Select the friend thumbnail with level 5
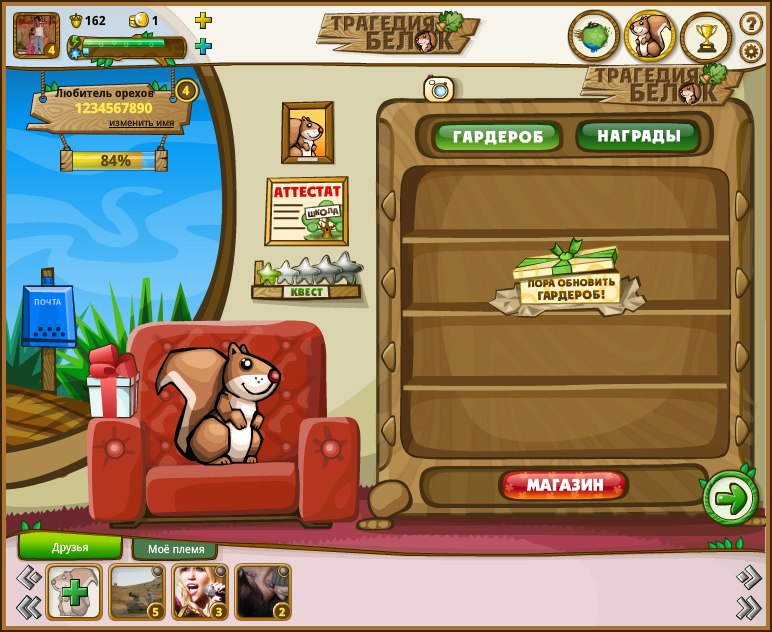 (137, 591)
